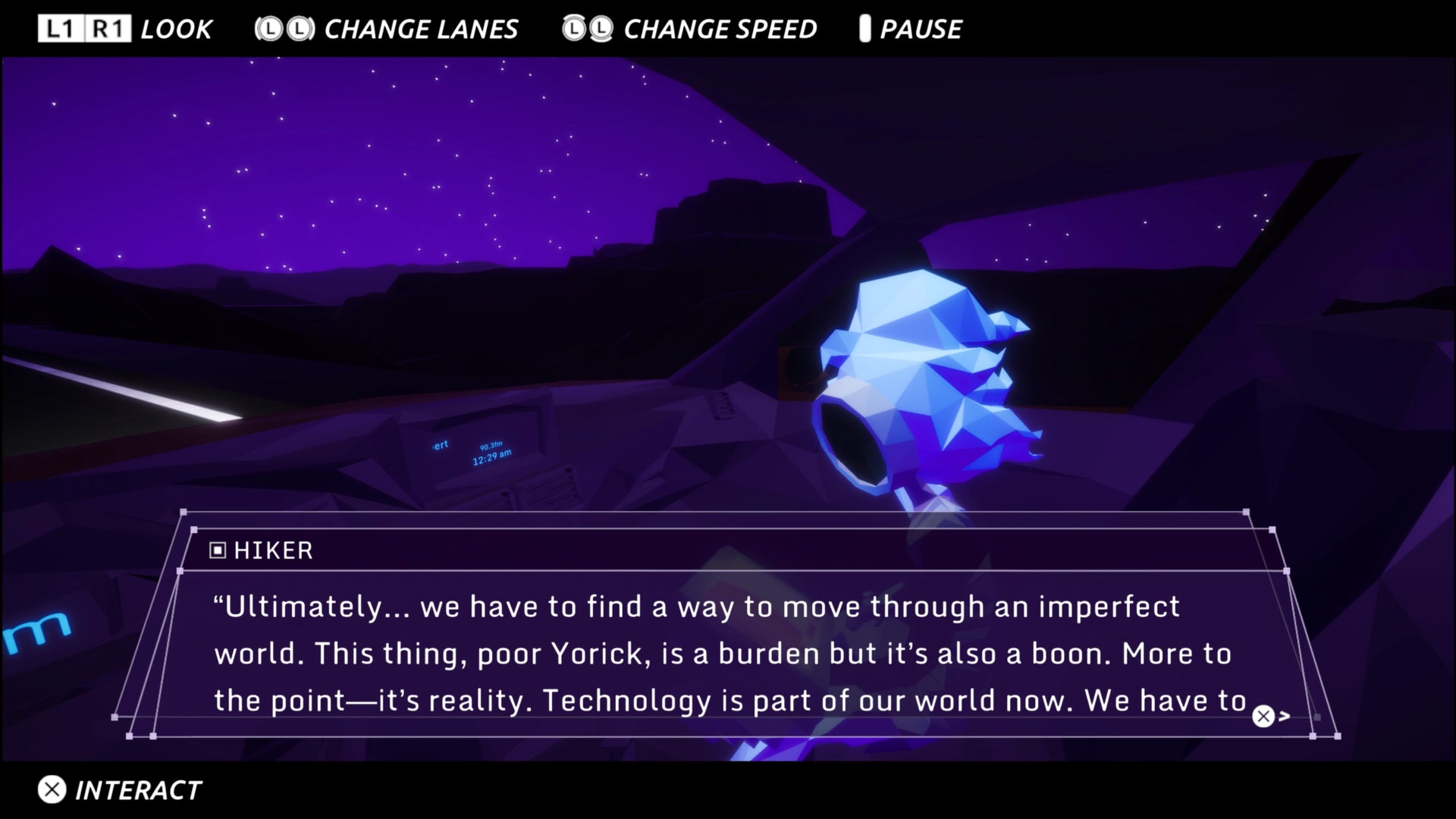This screenshot has width=1456, height=819.
Task: Toggle the LOOK camera control prompt
Action: (175, 28)
